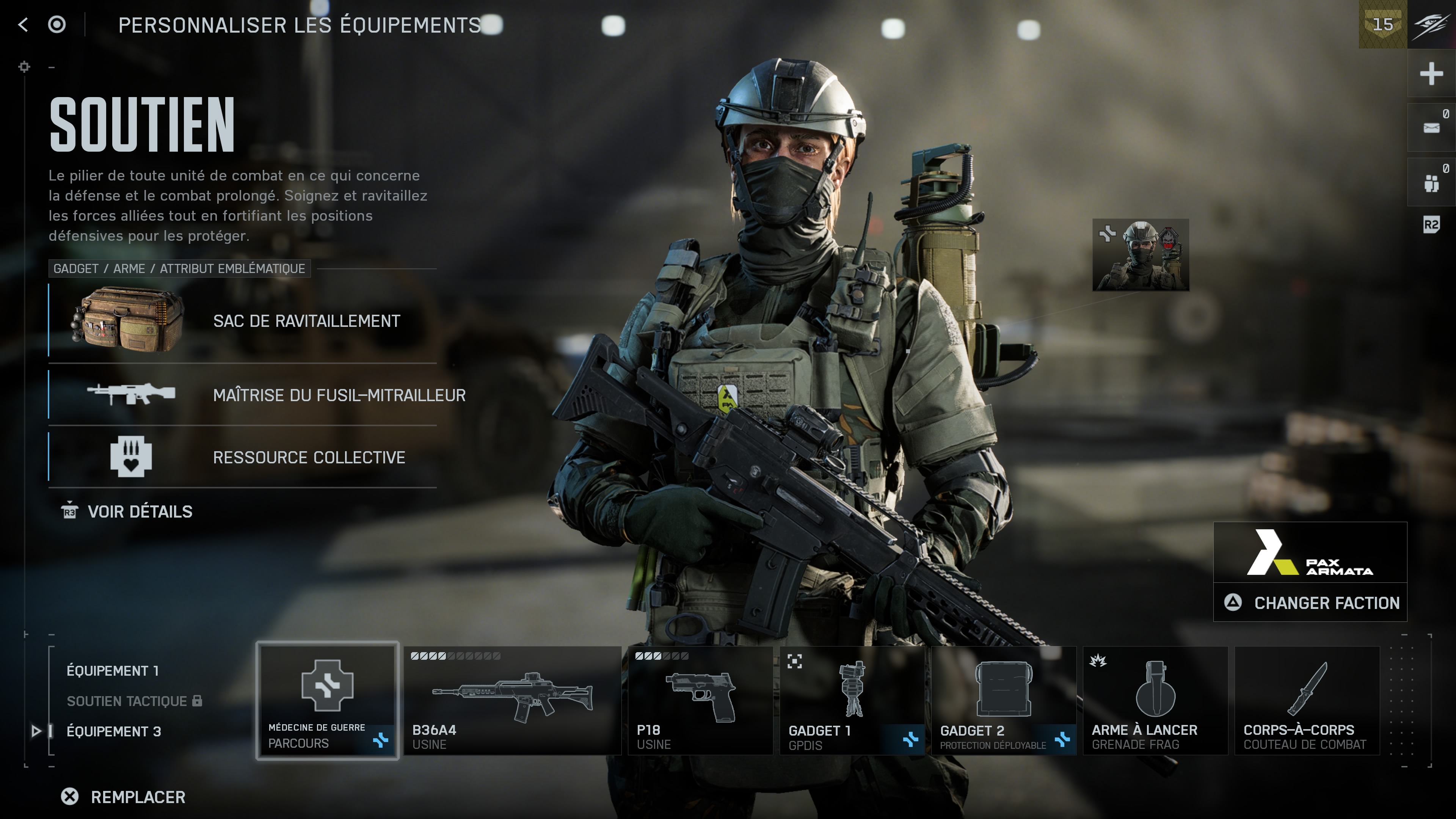Open the Ressource Collective trait row
1456x819 pixels.
(243, 457)
